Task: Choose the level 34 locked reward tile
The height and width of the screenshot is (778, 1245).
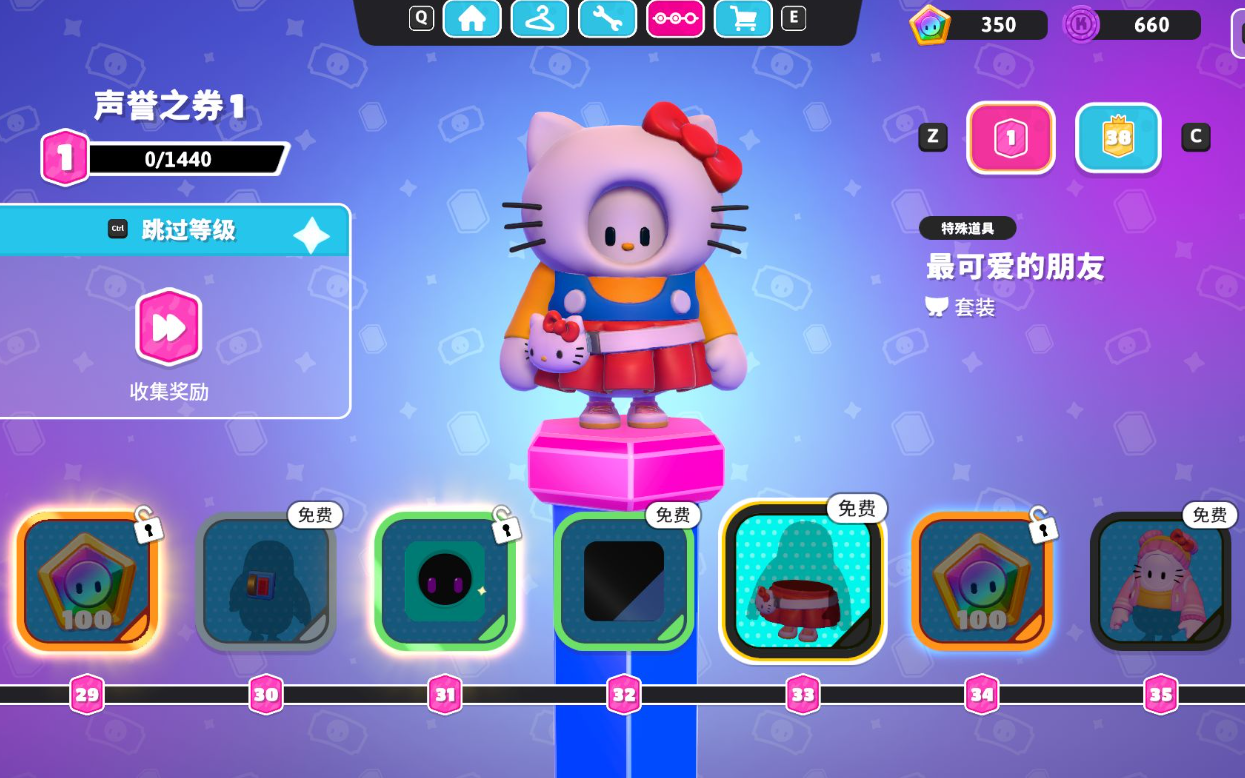Action: click(982, 582)
